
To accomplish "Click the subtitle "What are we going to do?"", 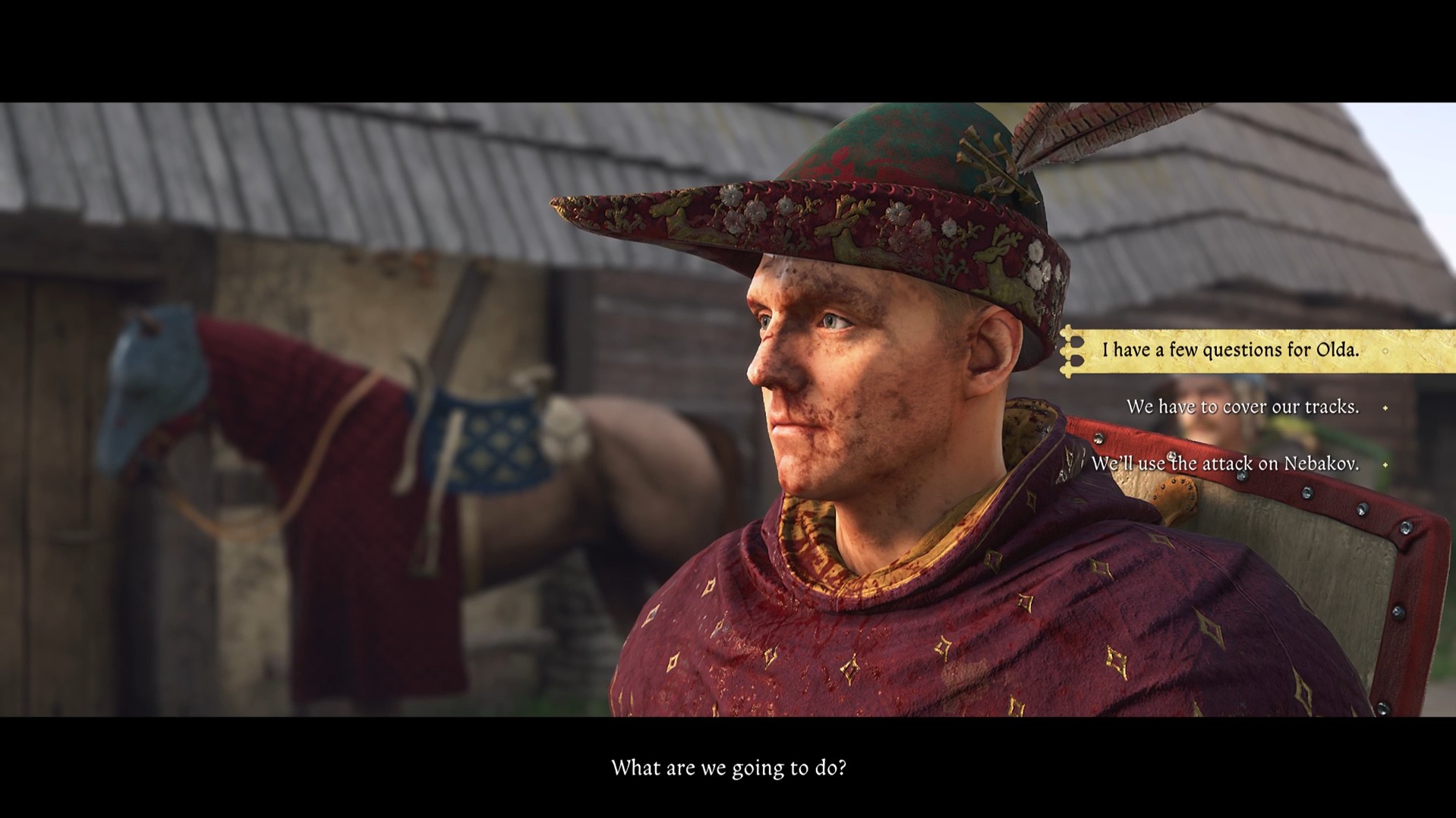I will [729, 768].
